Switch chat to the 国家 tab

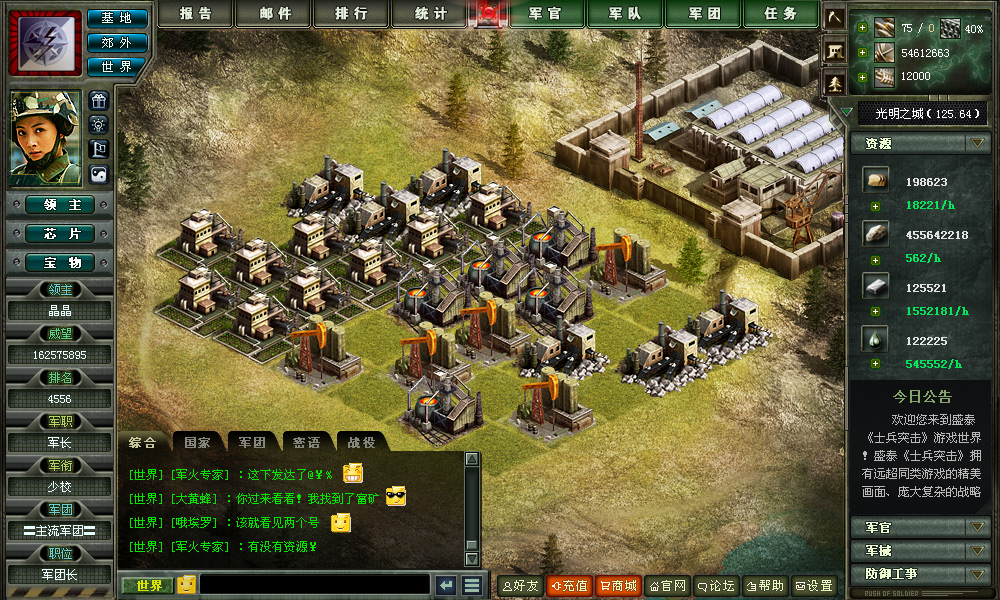point(198,442)
